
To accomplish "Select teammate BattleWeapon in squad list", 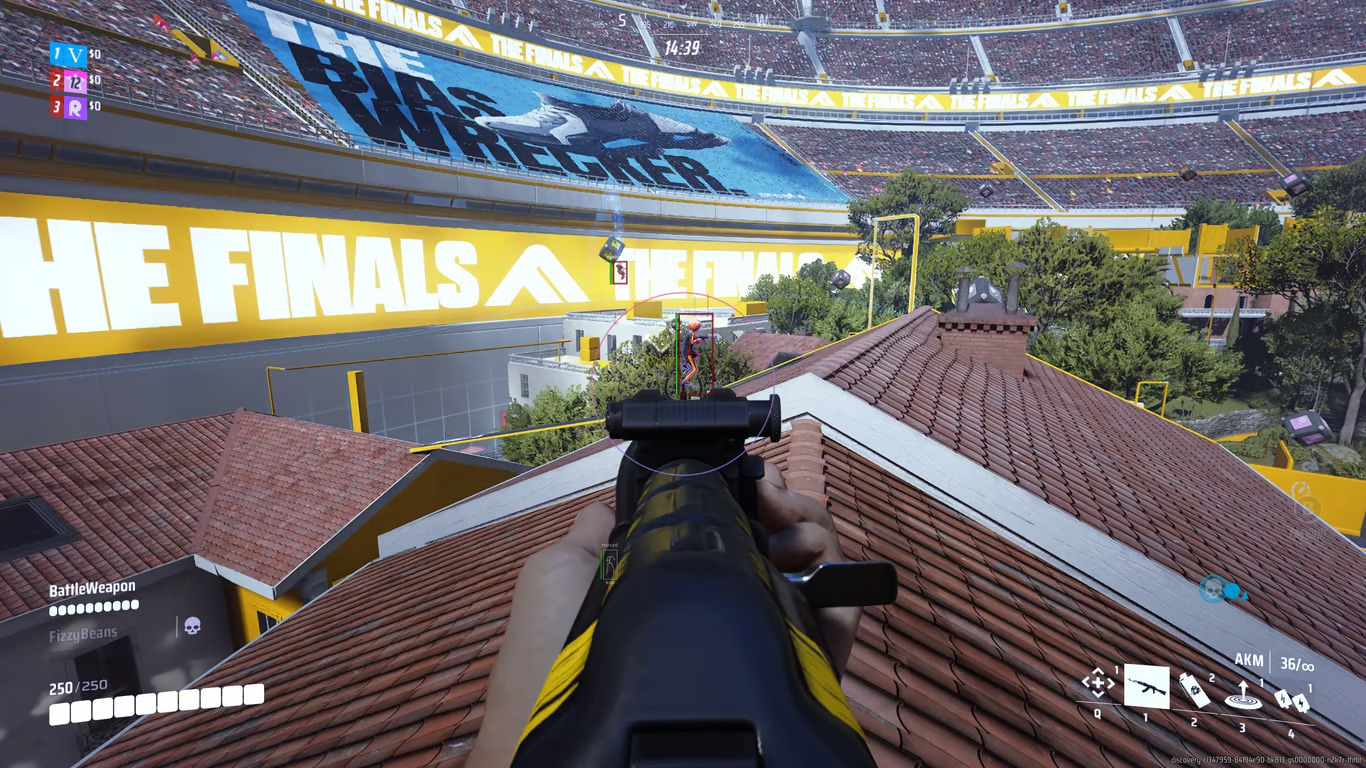I will (x=93, y=590).
